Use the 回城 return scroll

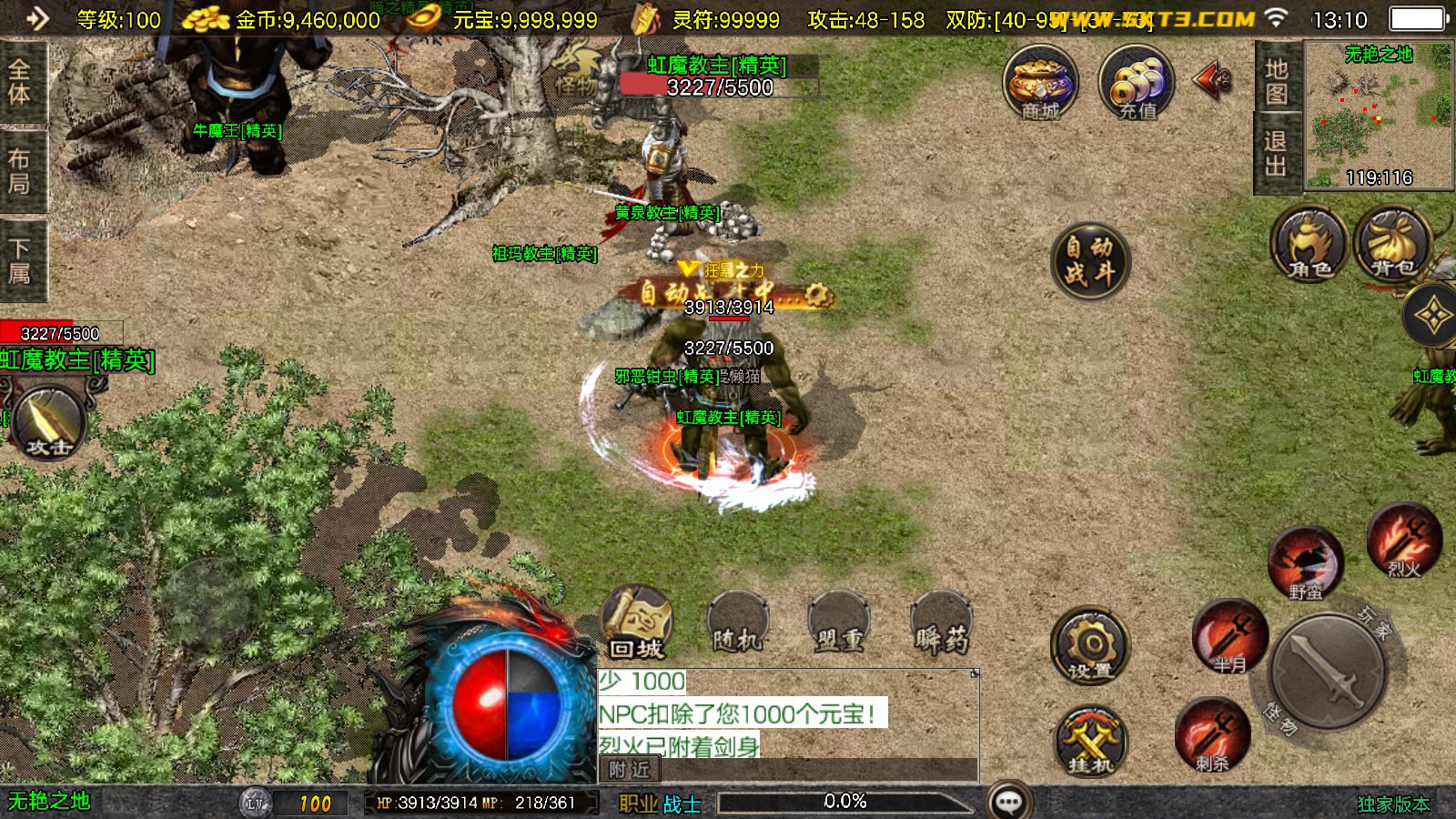pyautogui.click(x=636, y=623)
